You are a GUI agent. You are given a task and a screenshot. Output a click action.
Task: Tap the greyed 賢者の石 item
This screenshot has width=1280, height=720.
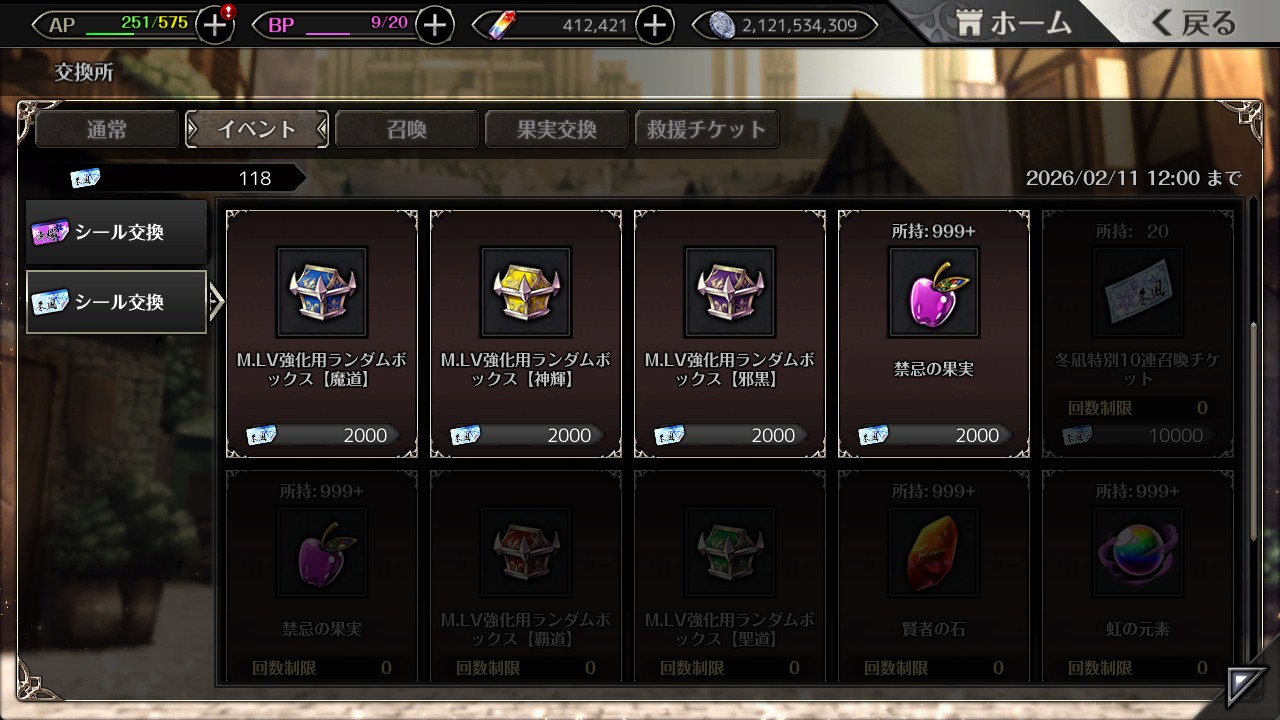click(x=934, y=575)
